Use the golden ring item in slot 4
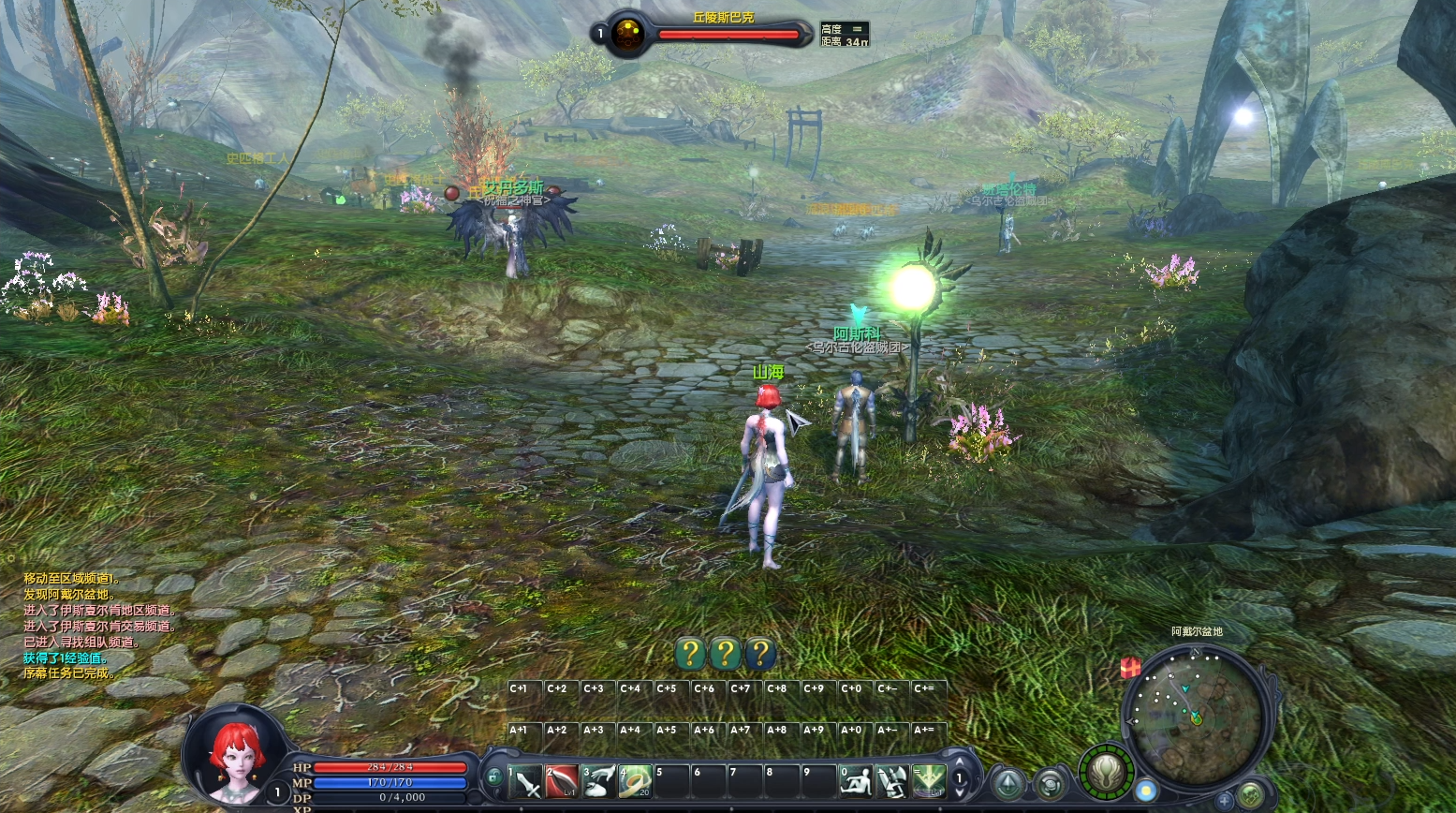 coord(636,781)
